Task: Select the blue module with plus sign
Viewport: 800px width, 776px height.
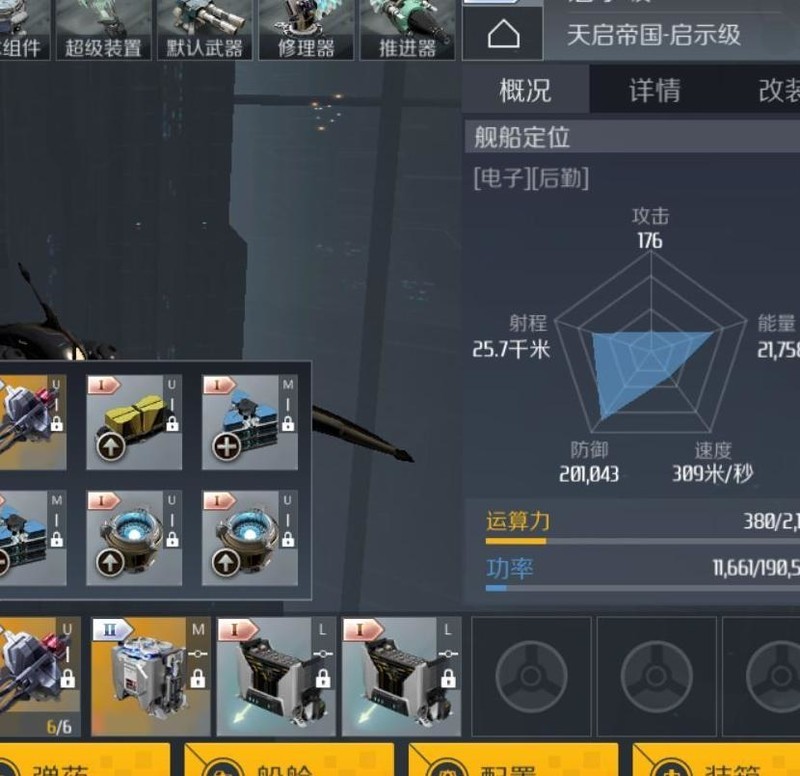Action: [249, 422]
